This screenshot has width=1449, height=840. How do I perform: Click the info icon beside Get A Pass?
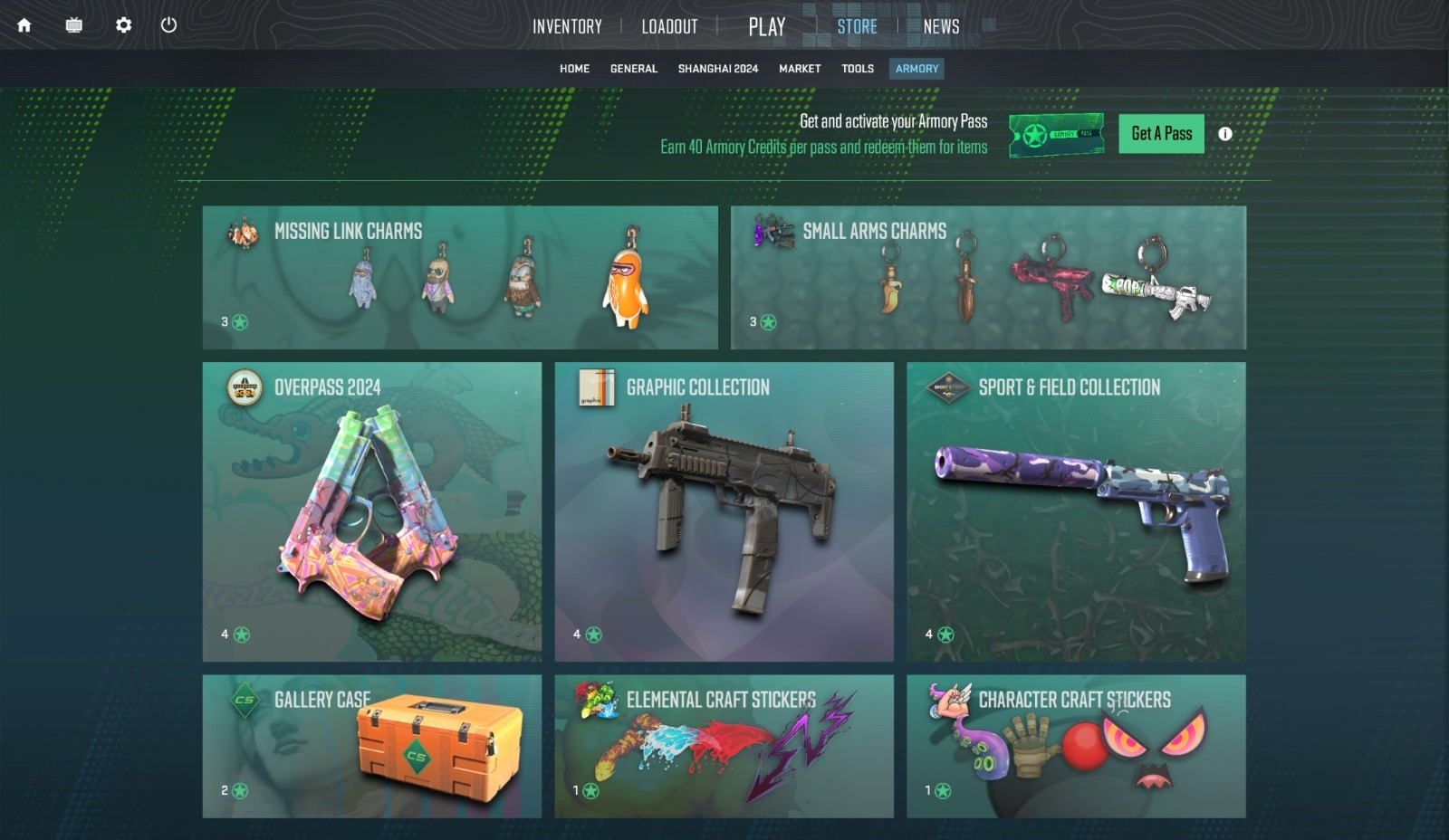click(x=1227, y=133)
